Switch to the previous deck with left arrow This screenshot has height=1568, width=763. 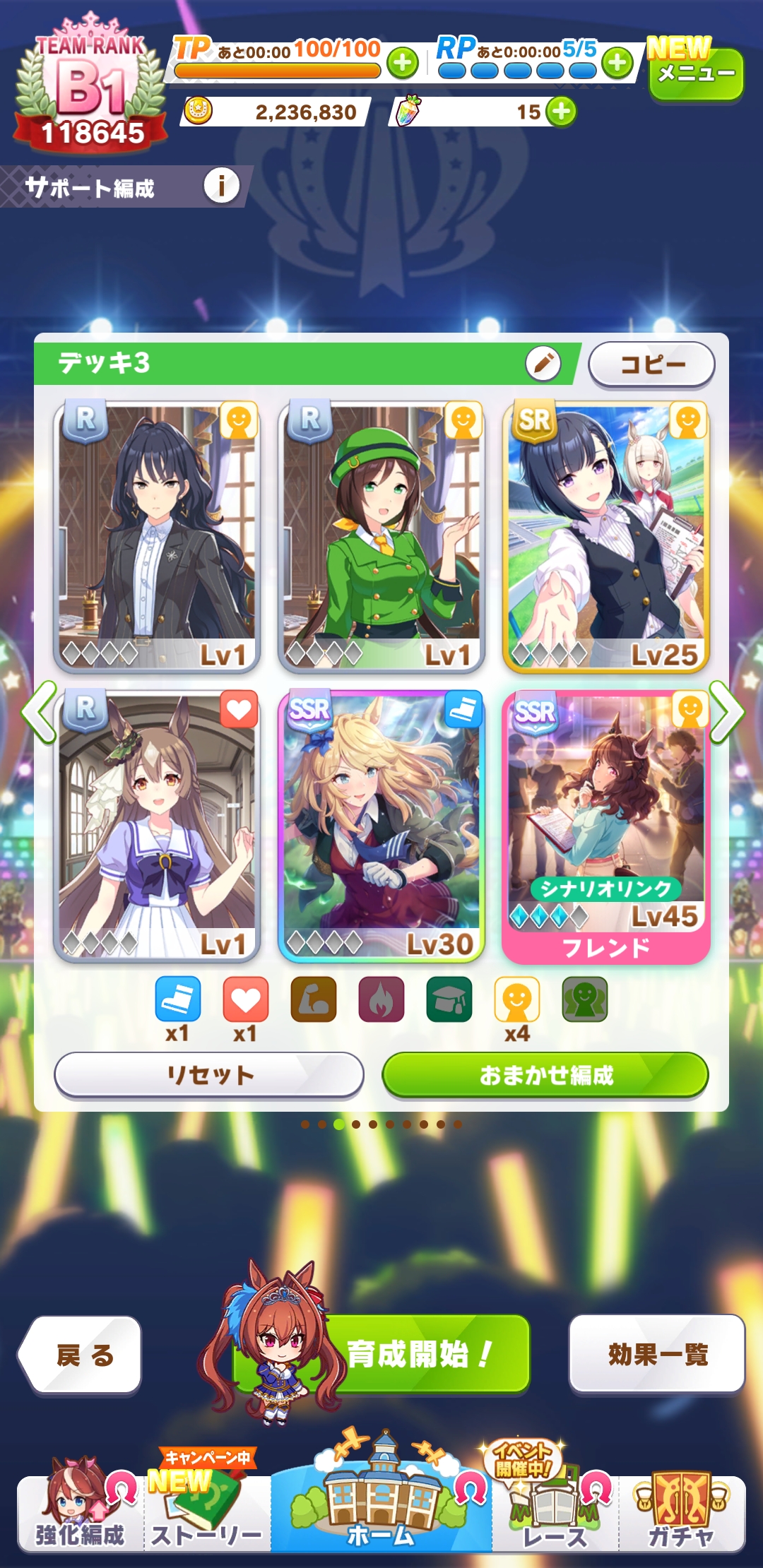pos(39,712)
